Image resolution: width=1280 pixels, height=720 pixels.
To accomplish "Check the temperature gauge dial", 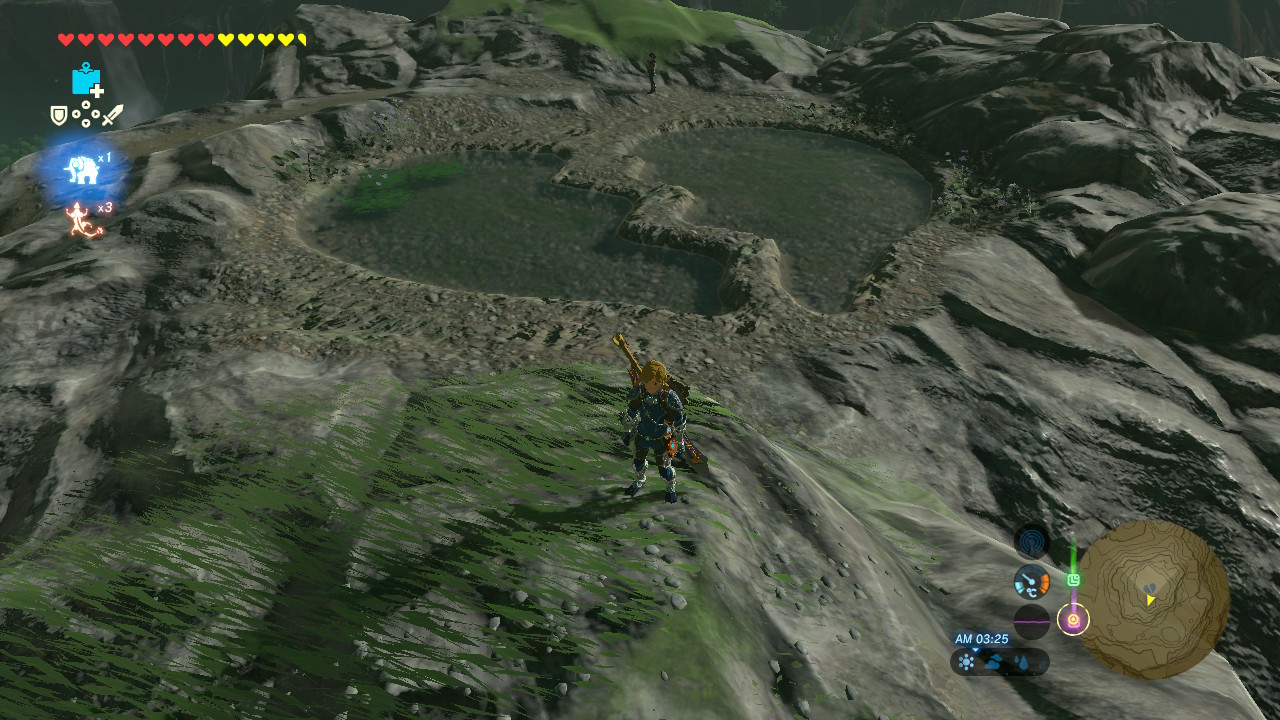I will click(x=1032, y=581).
